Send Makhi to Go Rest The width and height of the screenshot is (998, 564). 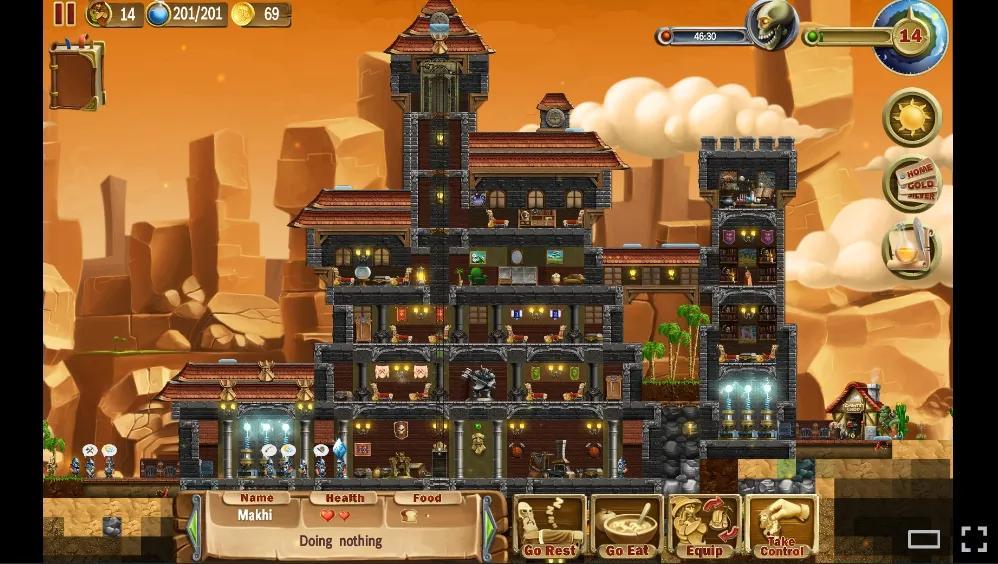click(x=550, y=526)
